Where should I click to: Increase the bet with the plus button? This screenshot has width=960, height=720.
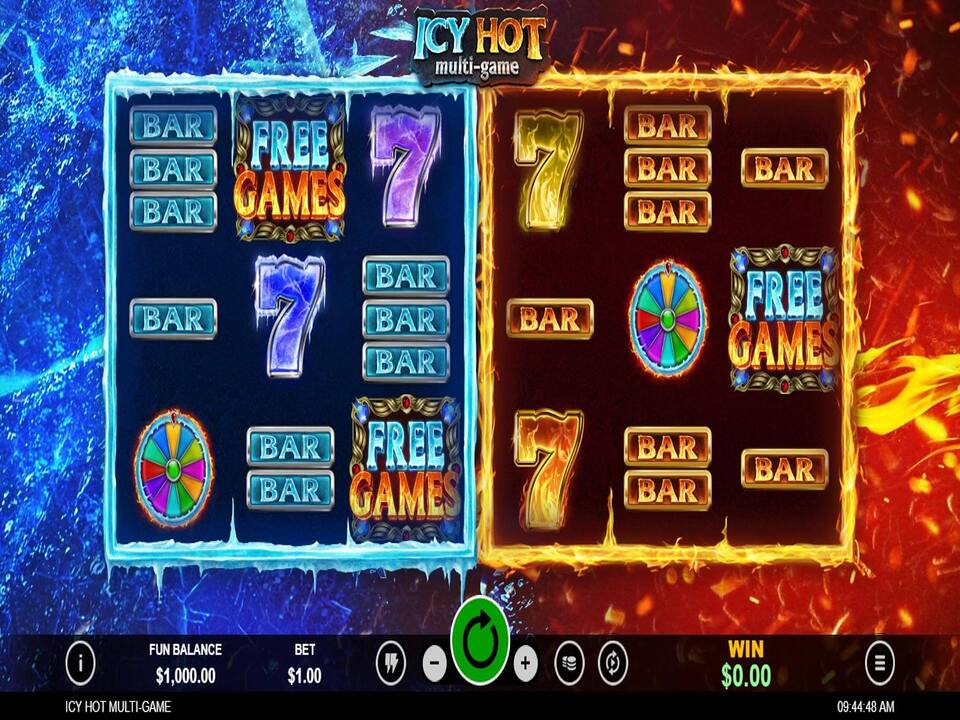(526, 662)
